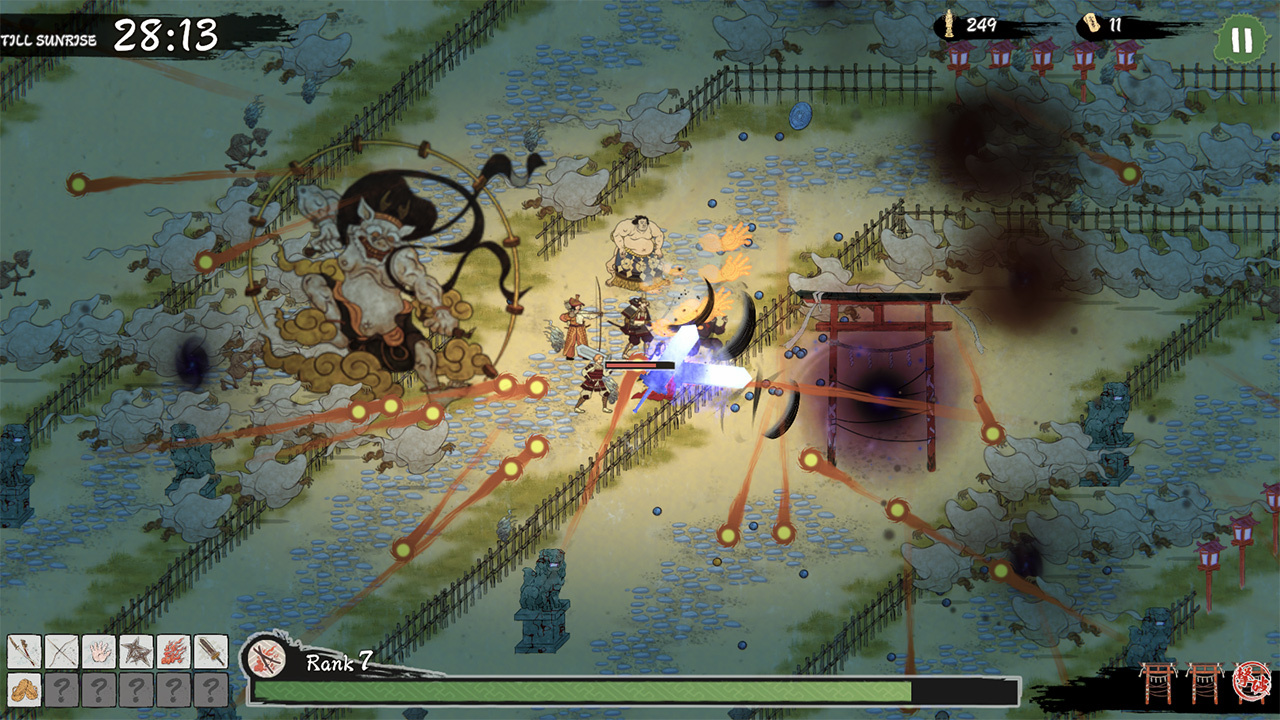This screenshot has width=1280, height=720.
Task: Click the second torii gate charge icon
Action: [x=1205, y=683]
